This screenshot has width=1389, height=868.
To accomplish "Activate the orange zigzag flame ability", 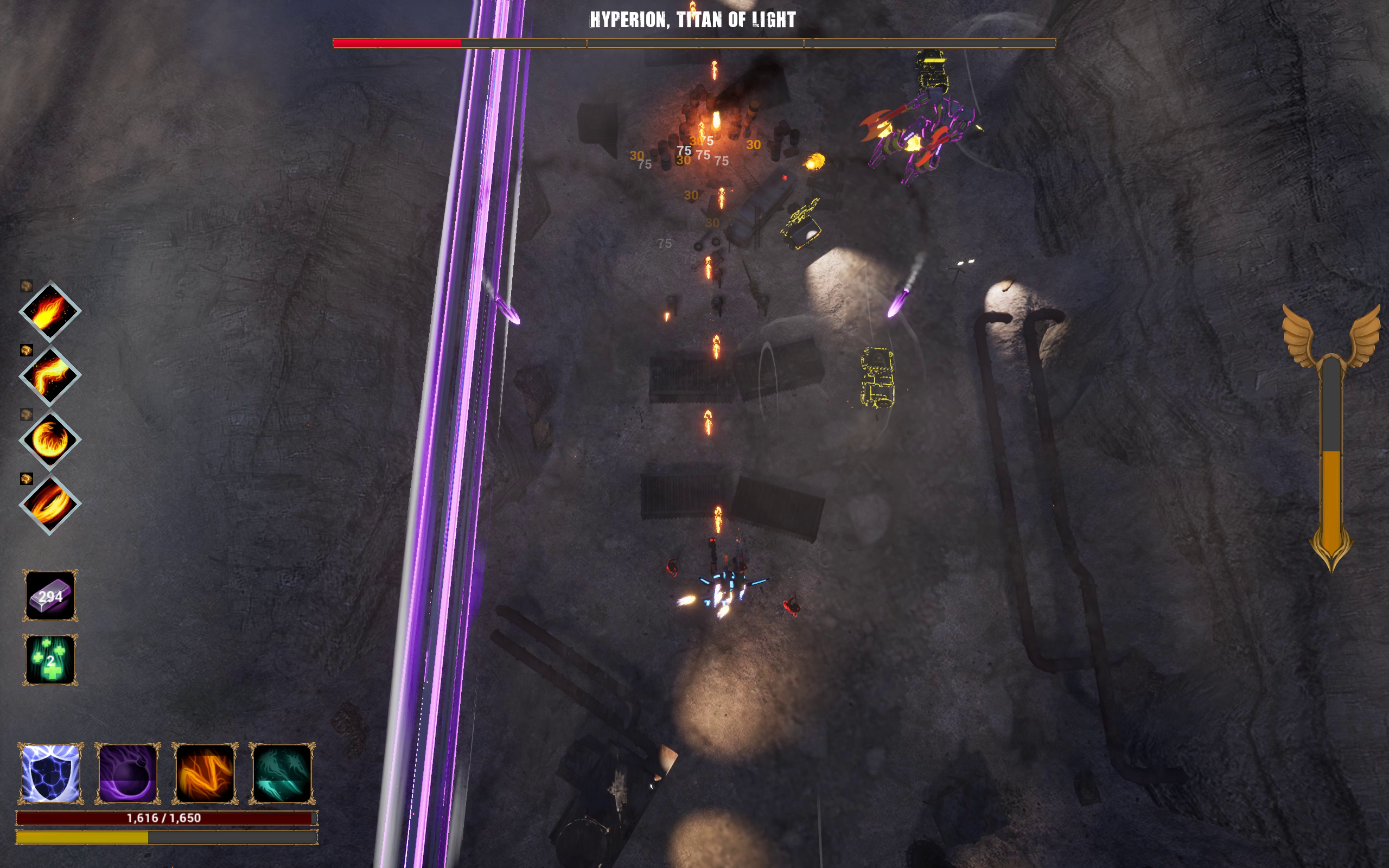I will tap(205, 773).
